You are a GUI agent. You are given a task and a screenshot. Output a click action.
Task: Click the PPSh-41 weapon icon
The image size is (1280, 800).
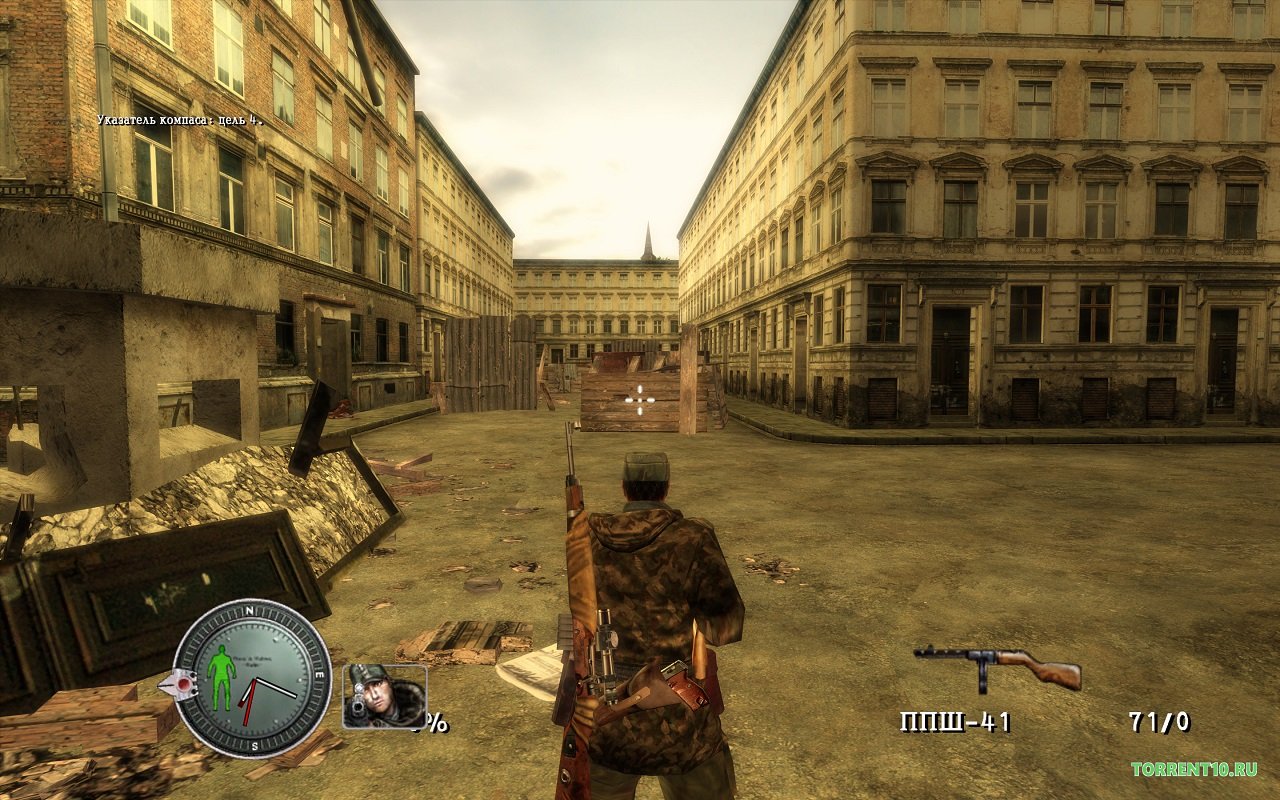(996, 667)
